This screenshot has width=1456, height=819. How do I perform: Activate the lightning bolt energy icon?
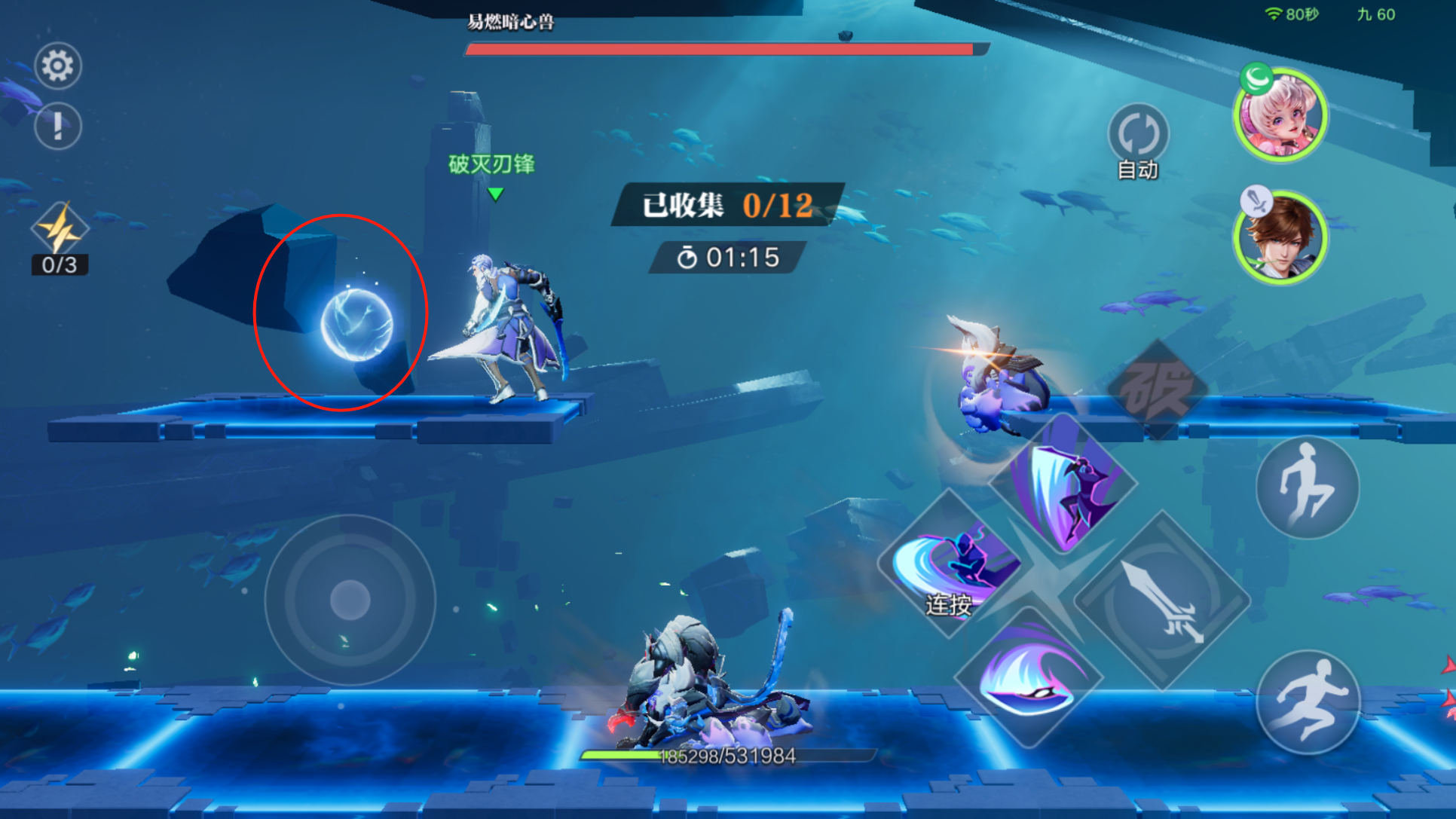point(60,229)
